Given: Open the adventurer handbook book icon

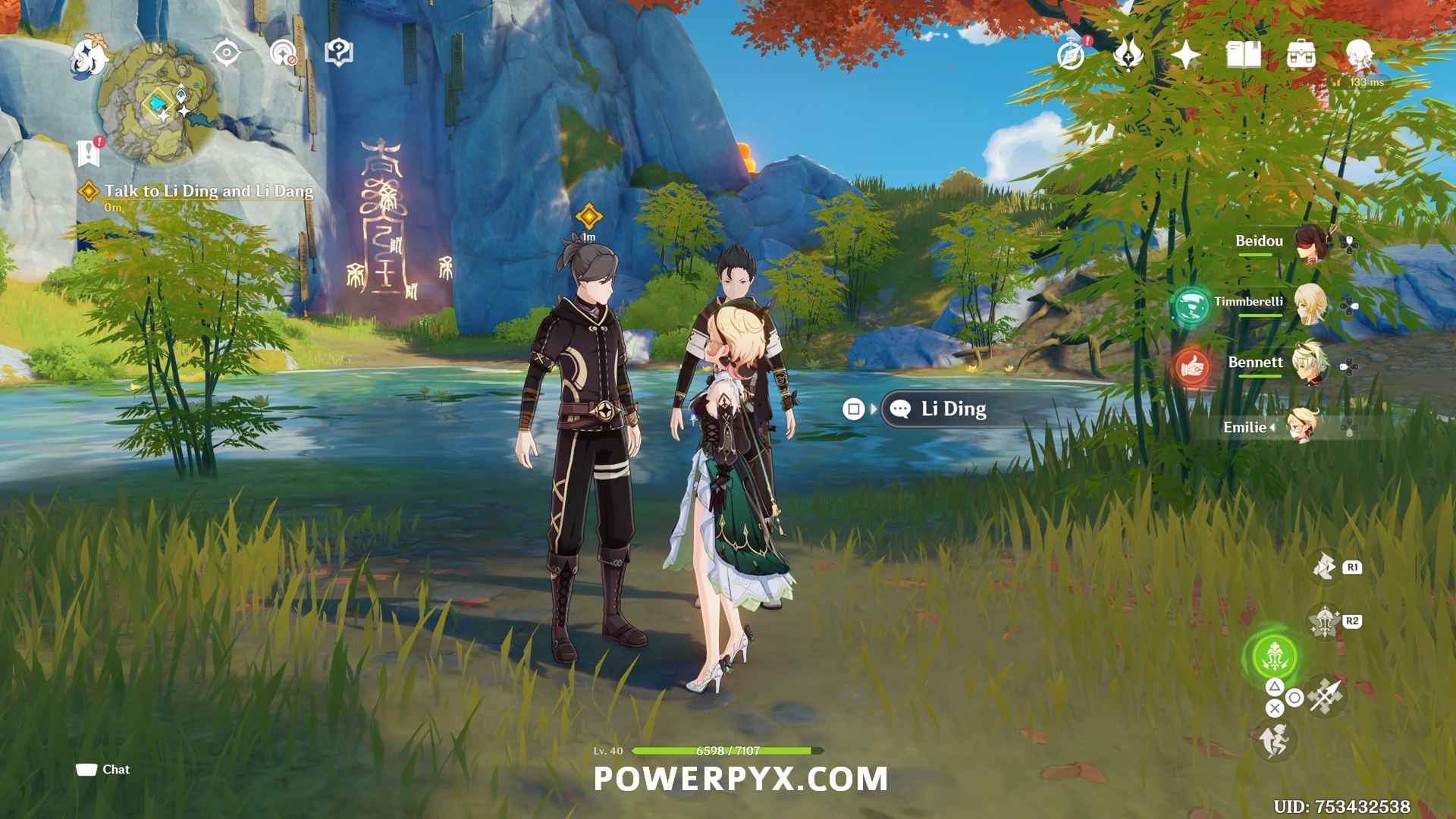Looking at the screenshot, I should 1244,55.
